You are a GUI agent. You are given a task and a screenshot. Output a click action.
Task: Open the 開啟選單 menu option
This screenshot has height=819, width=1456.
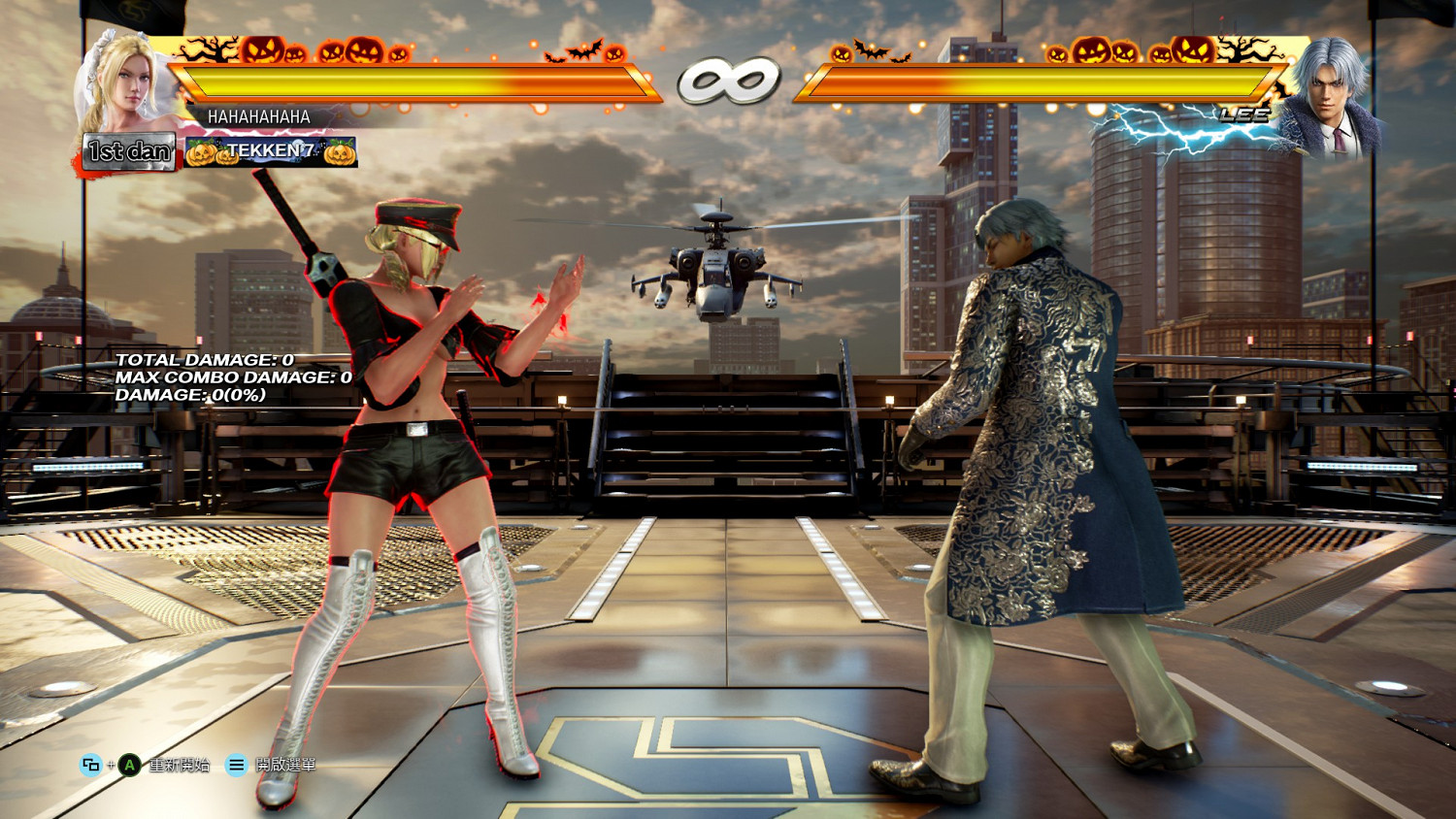[x=286, y=765]
